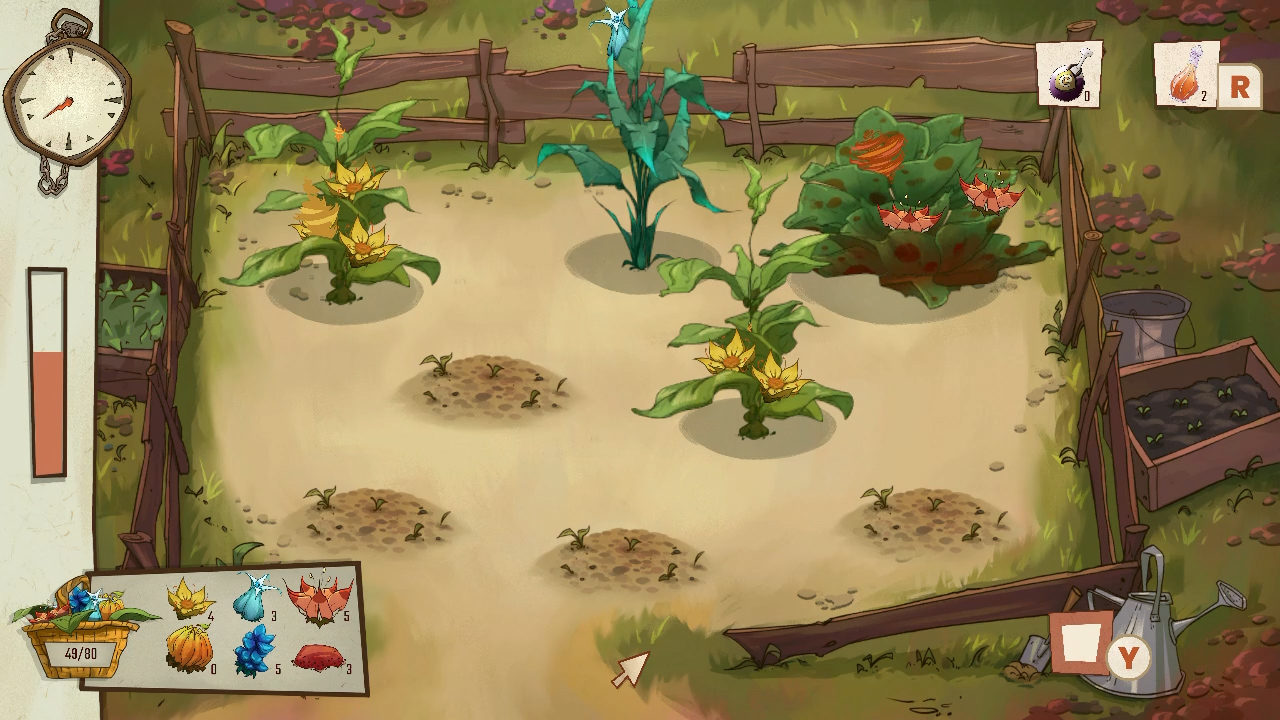This screenshot has width=1280, height=720.
Task: Click the R key prompt beside the bulb item
Action: coord(1239,86)
